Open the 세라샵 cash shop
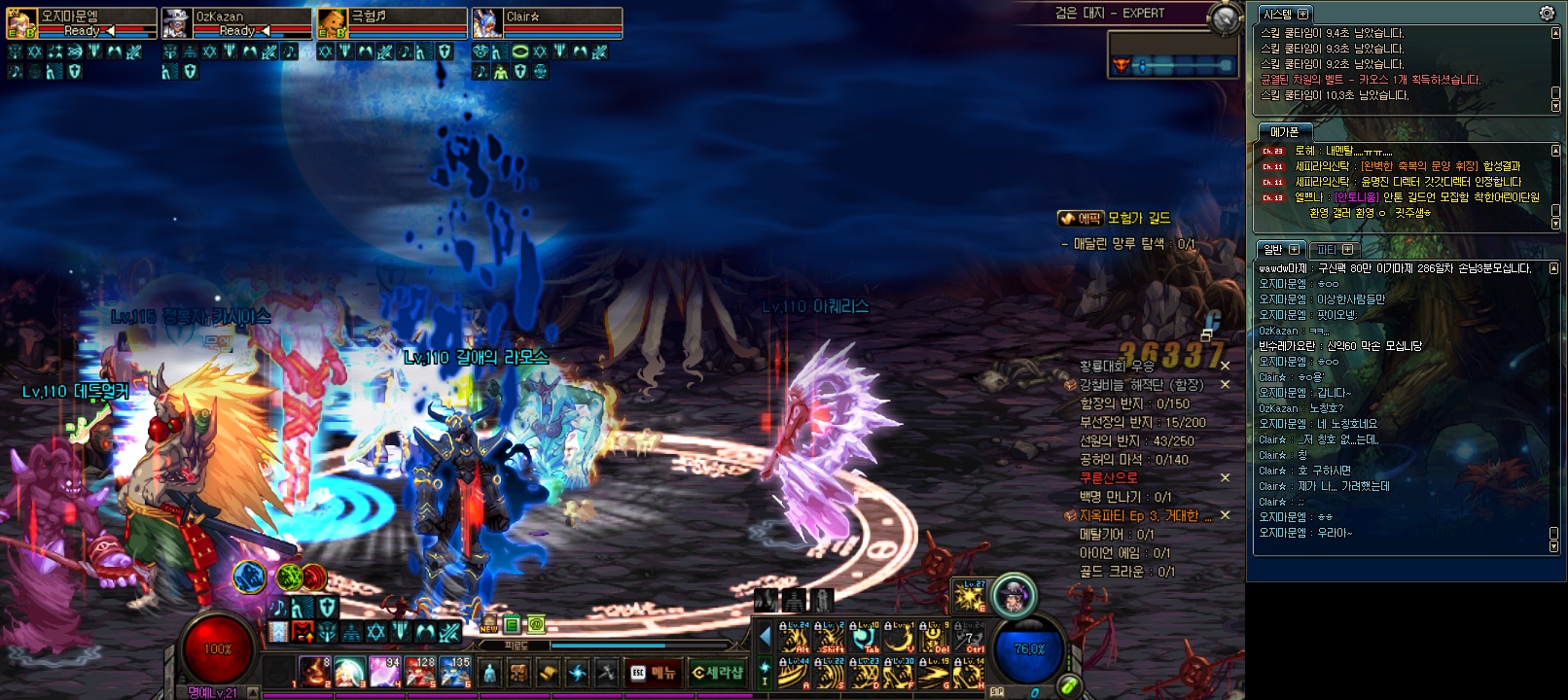The image size is (1568, 700). pos(718,672)
